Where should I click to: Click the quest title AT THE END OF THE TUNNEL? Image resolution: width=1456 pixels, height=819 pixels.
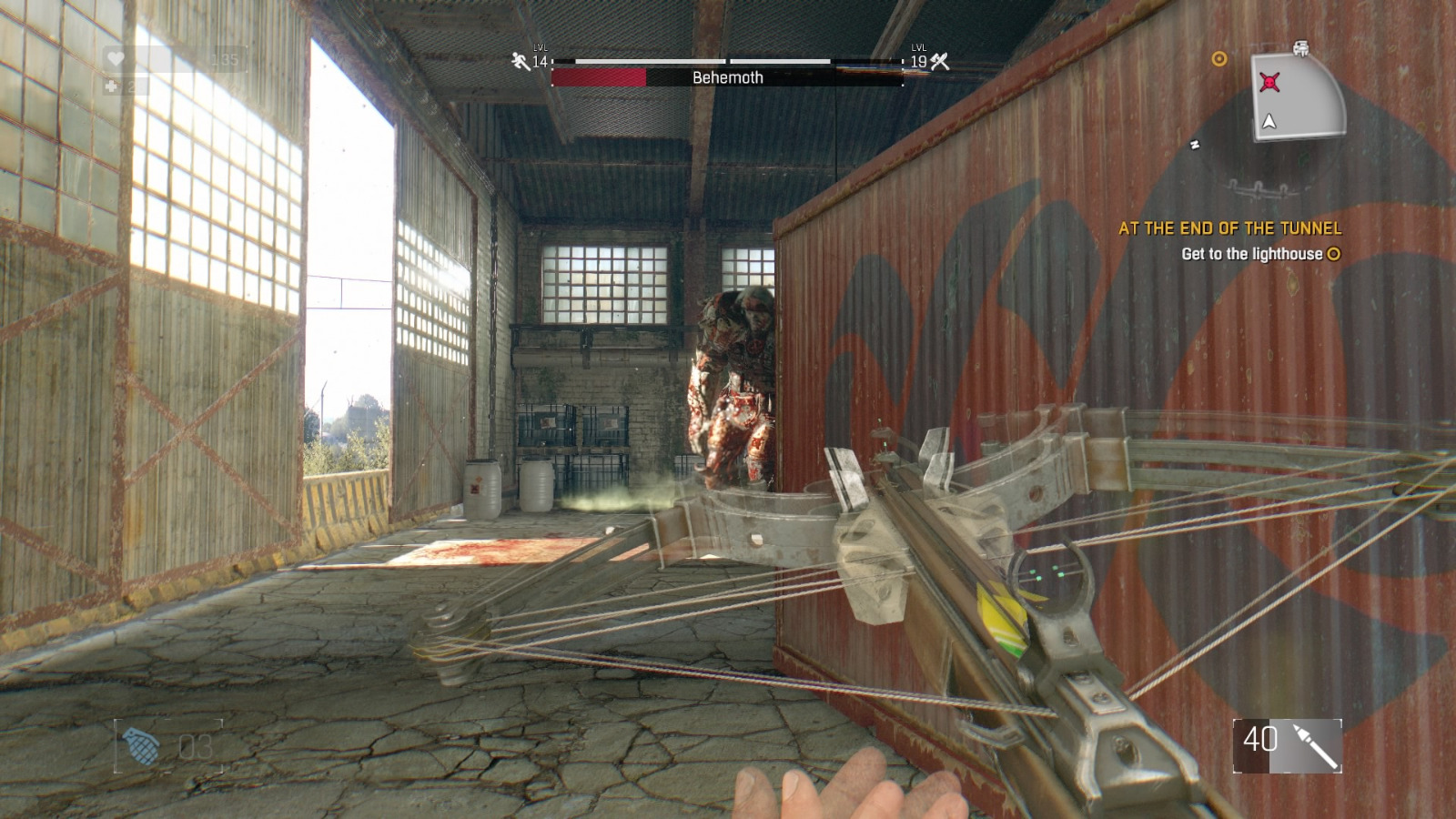click(x=1230, y=229)
